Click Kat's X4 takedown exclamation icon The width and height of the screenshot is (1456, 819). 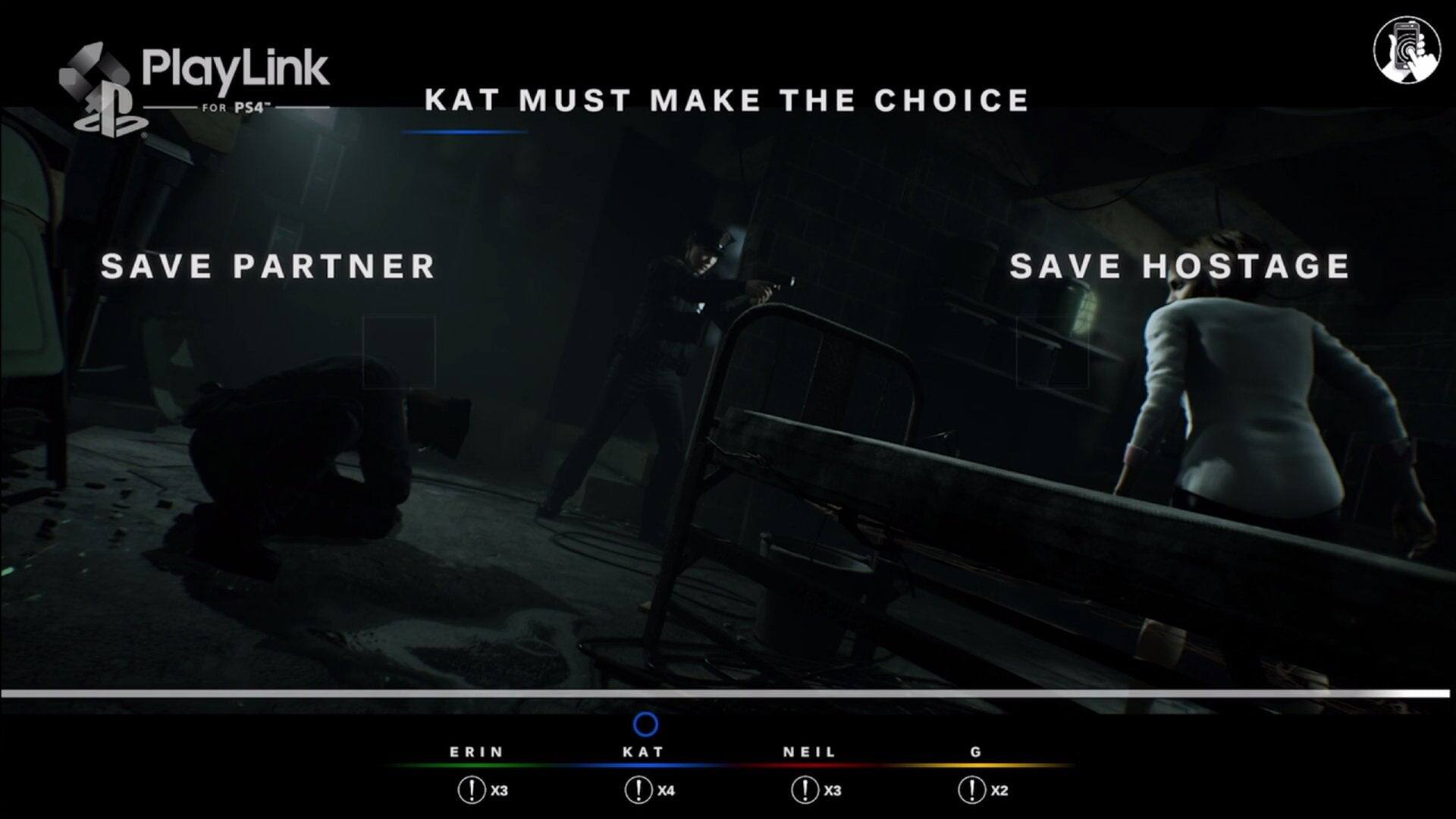pos(639,789)
